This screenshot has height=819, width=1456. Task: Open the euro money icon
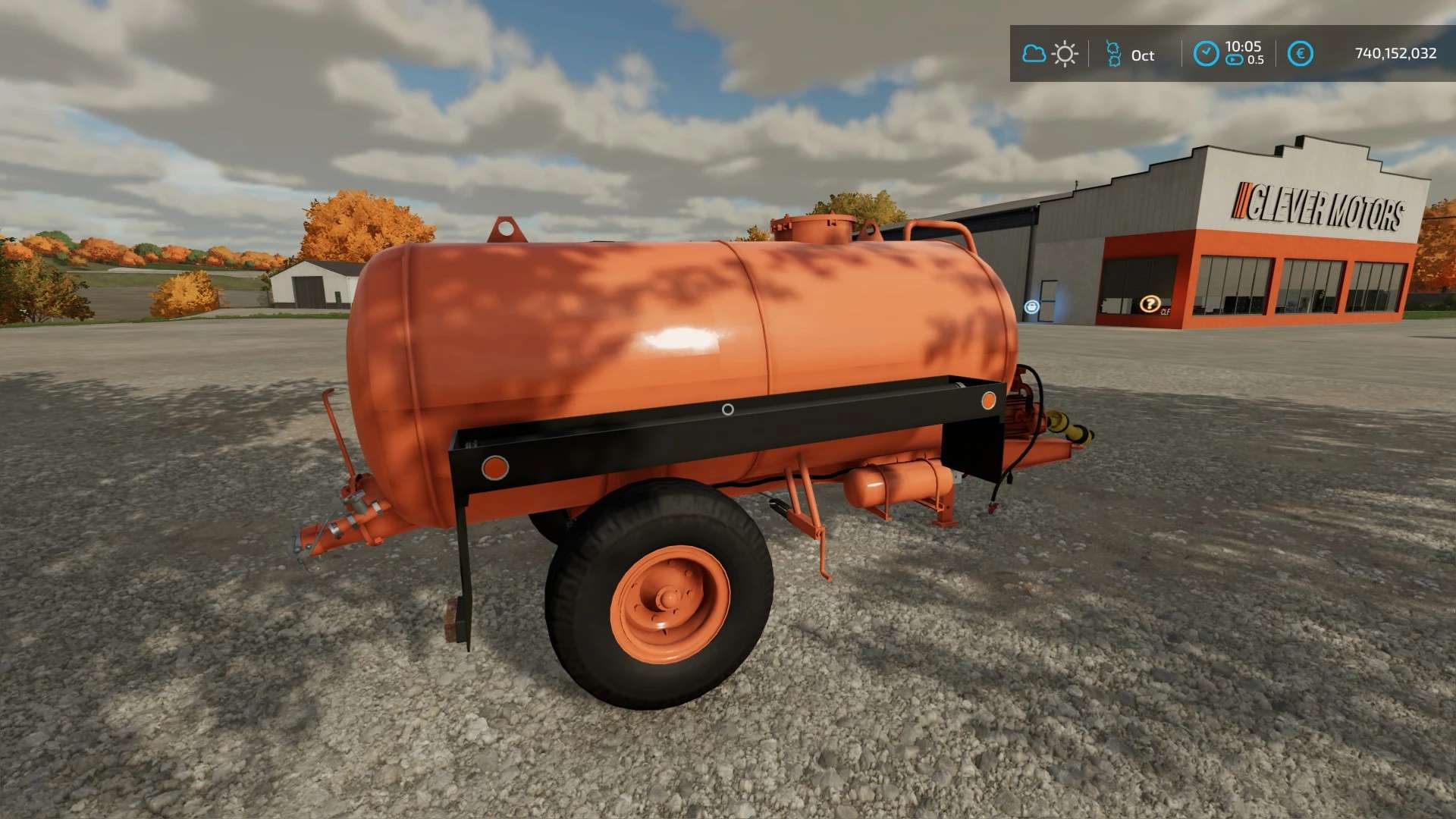point(1300,54)
